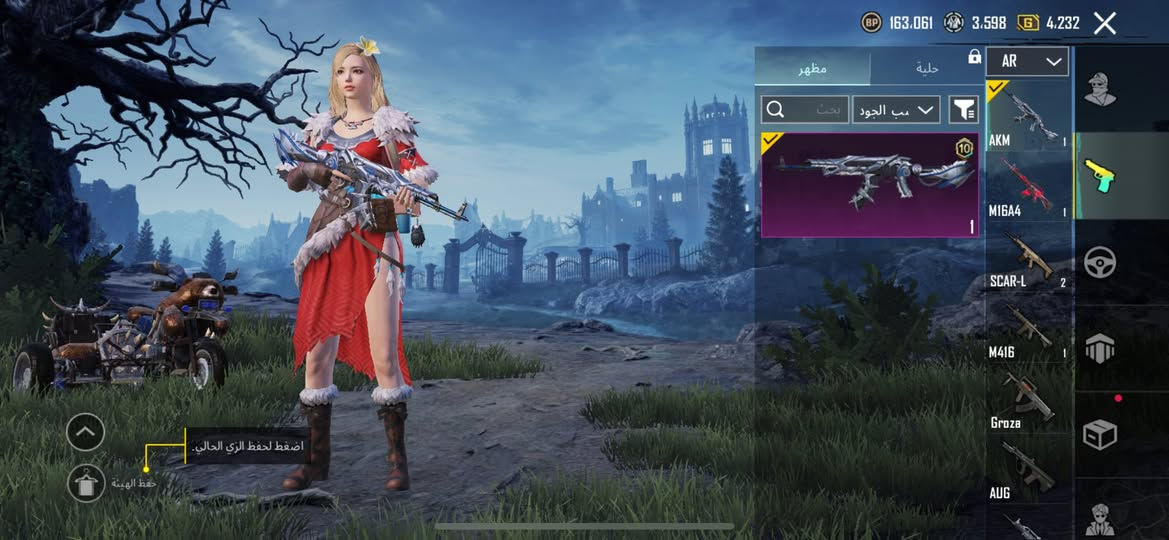Open the parachute pack category icon
This screenshot has width=1169, height=540.
coord(1100,348)
